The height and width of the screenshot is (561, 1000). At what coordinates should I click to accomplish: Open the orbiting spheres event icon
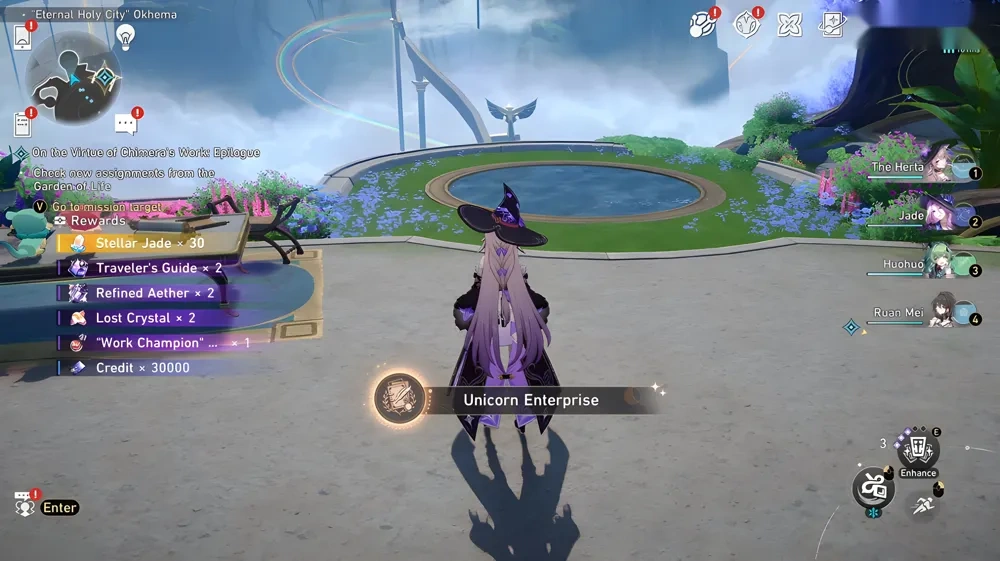click(703, 24)
